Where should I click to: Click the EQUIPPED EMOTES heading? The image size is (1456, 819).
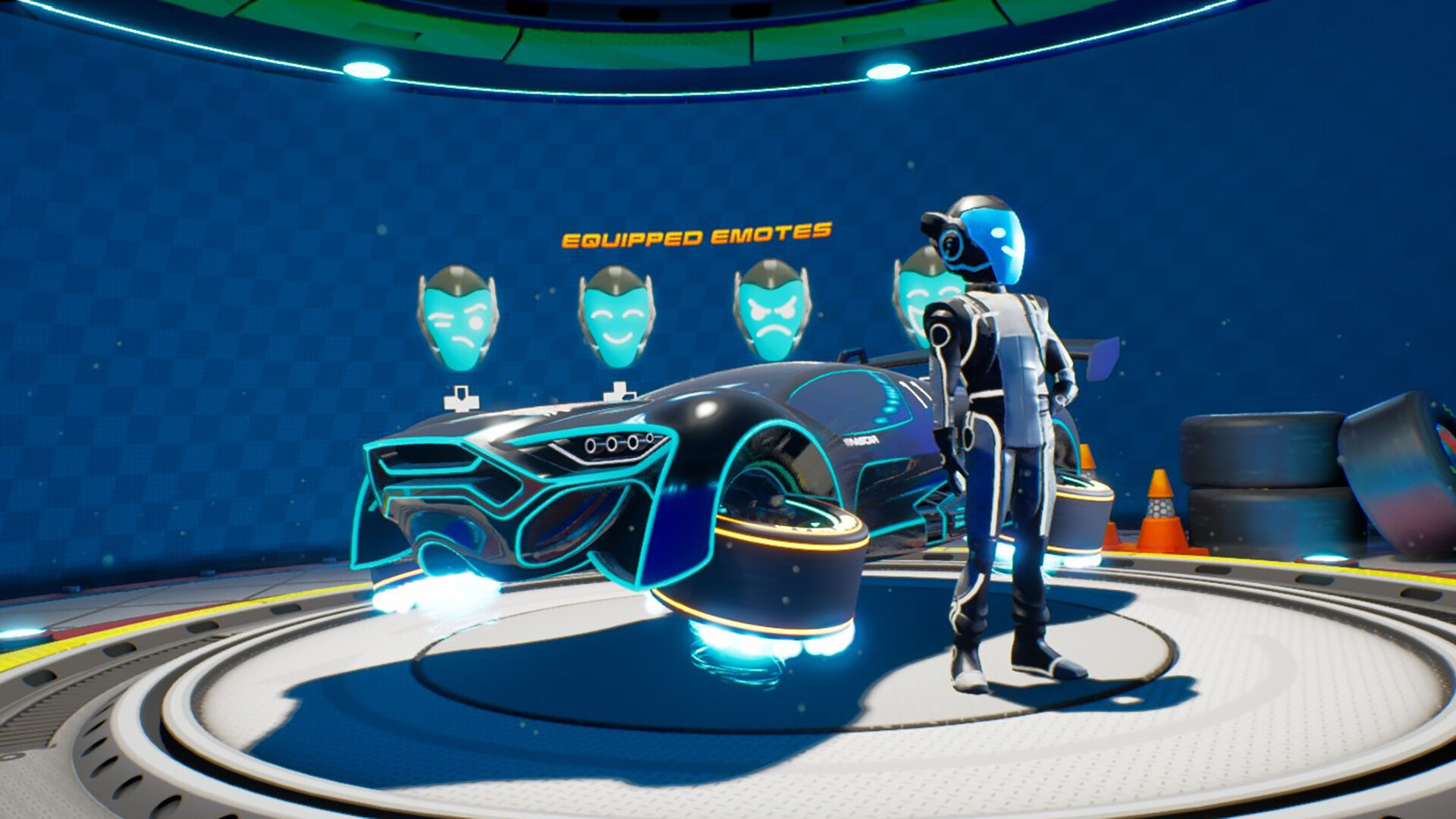pyautogui.click(x=698, y=236)
